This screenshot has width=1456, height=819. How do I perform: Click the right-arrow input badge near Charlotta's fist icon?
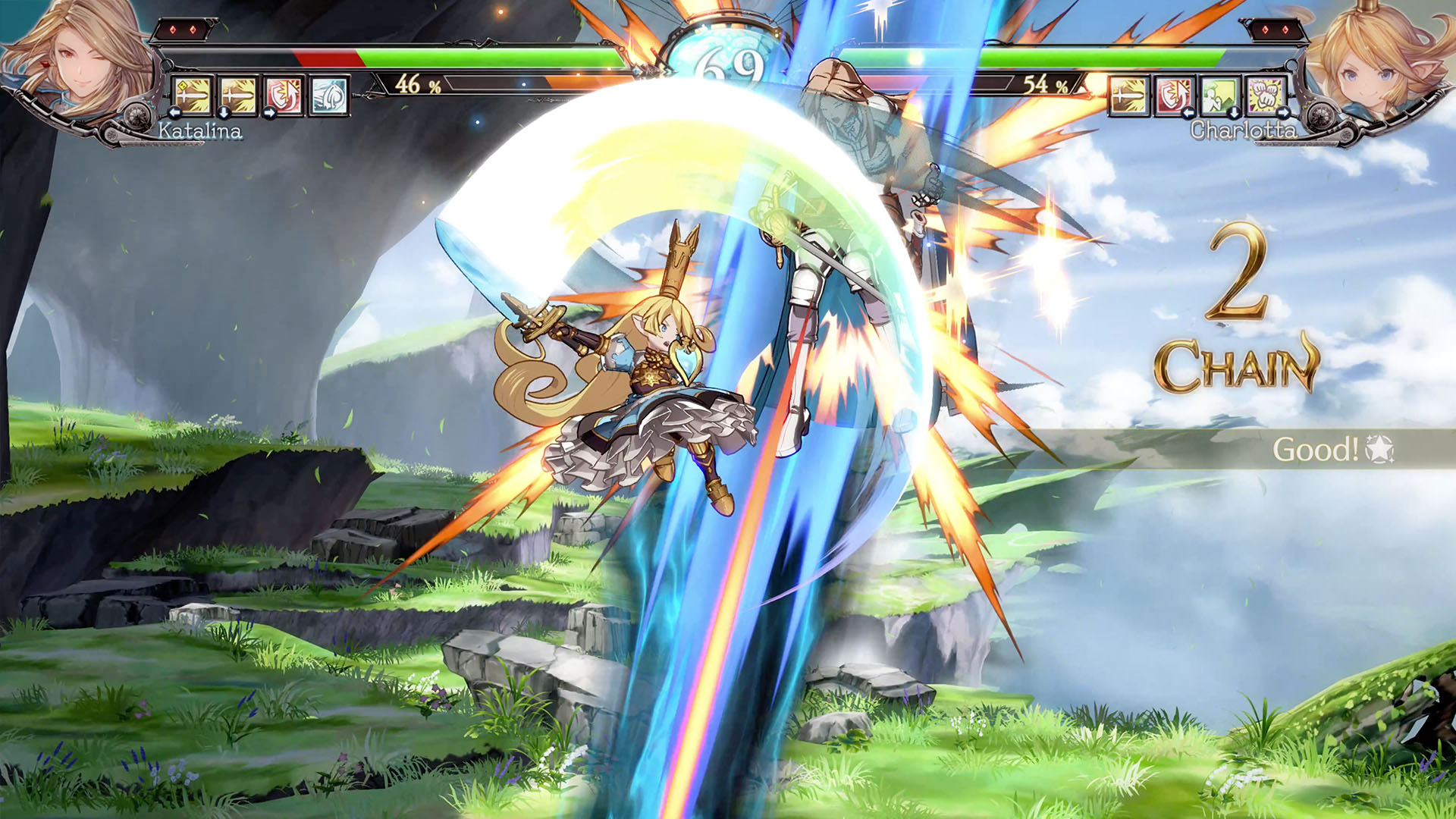pyautogui.click(x=1284, y=113)
